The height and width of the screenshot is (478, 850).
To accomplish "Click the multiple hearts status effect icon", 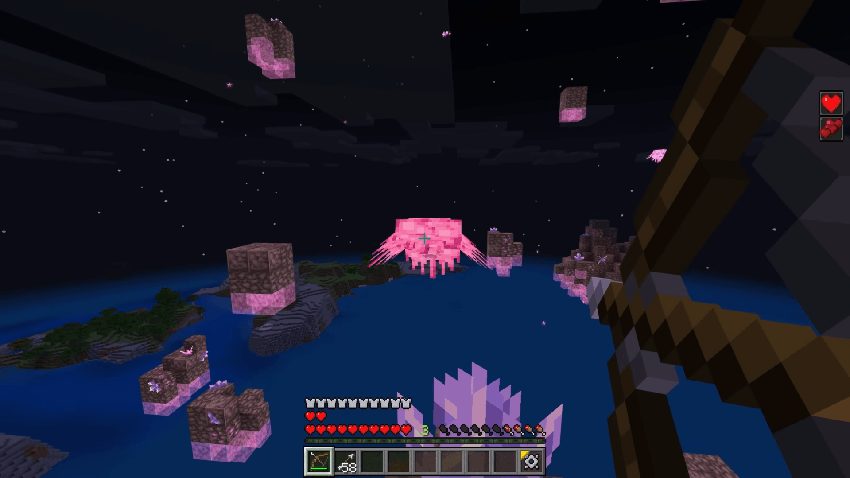I will click(x=831, y=128).
